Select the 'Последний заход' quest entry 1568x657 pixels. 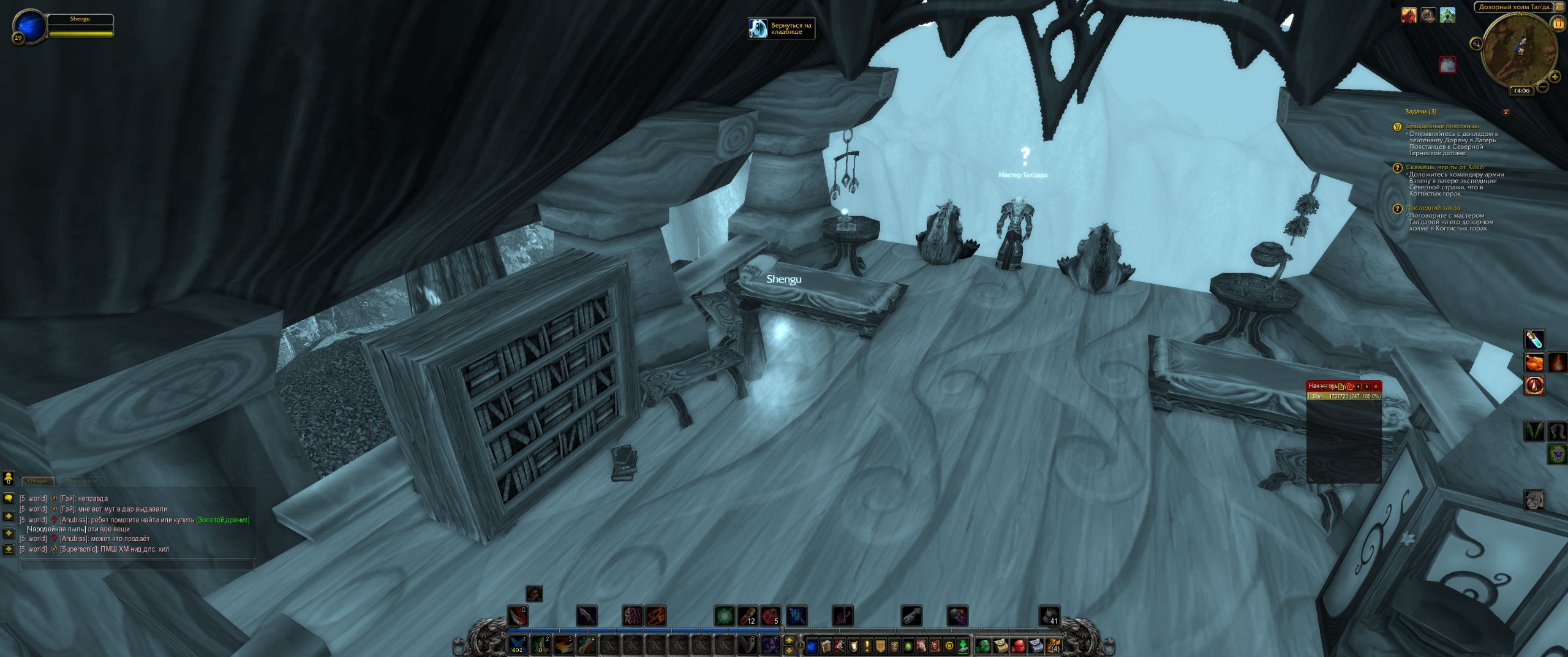coord(1433,208)
